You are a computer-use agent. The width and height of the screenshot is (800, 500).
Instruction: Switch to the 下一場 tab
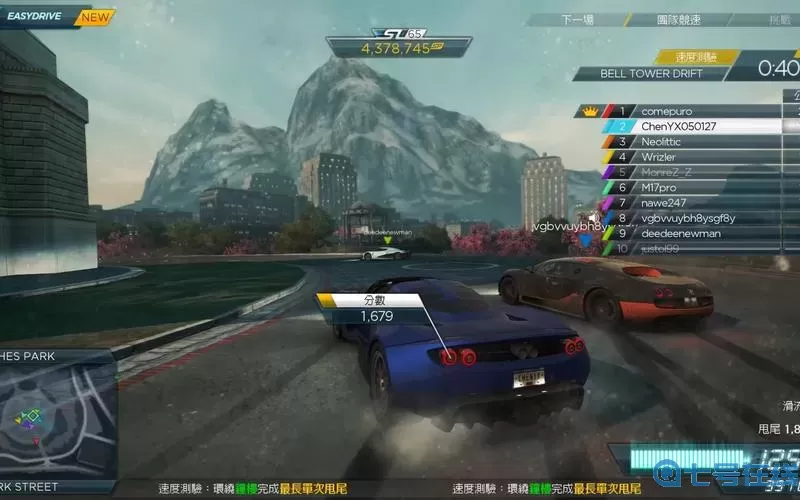(x=577, y=19)
